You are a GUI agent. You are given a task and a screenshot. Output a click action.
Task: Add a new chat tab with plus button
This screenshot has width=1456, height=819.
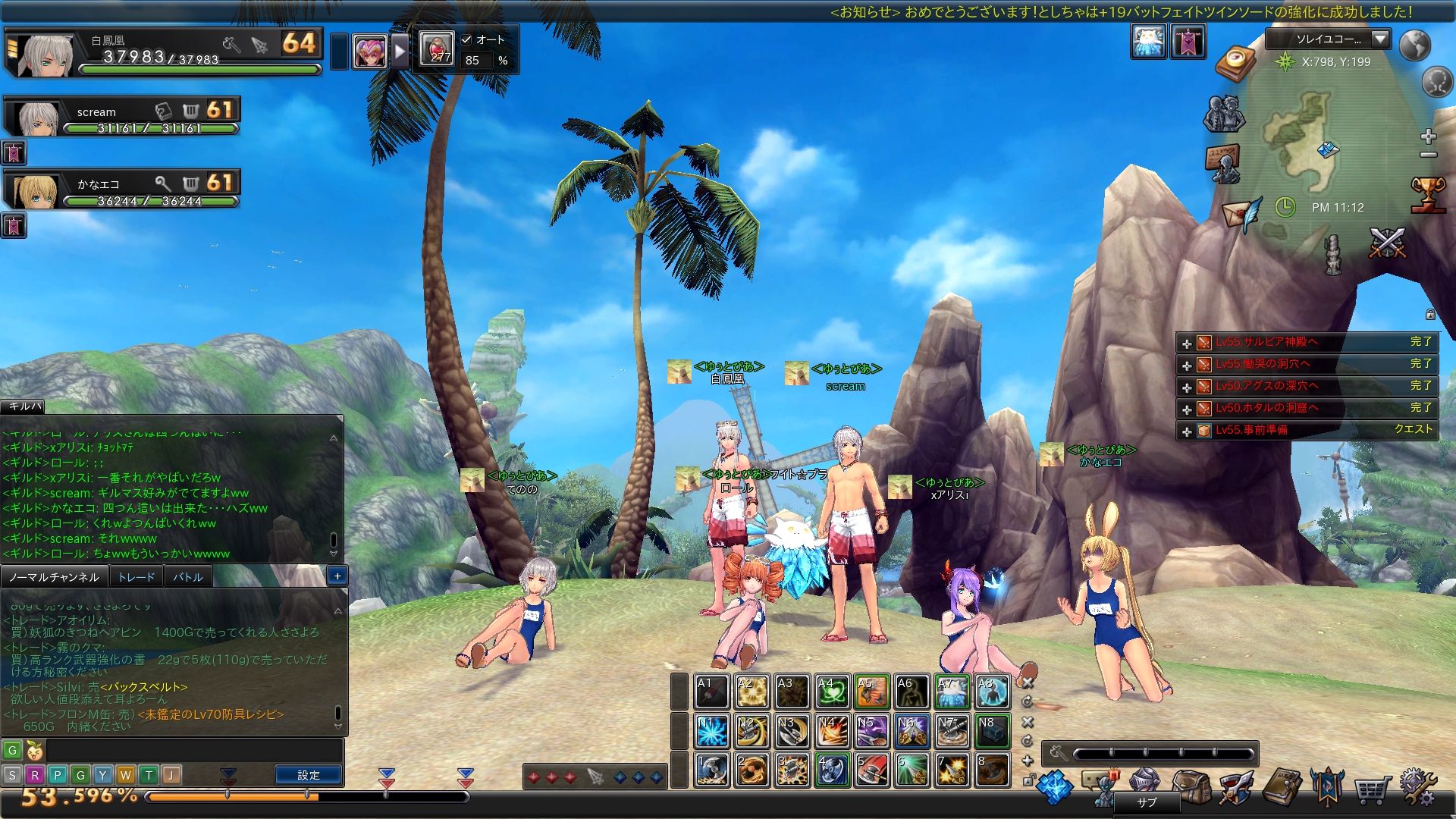coord(337,576)
